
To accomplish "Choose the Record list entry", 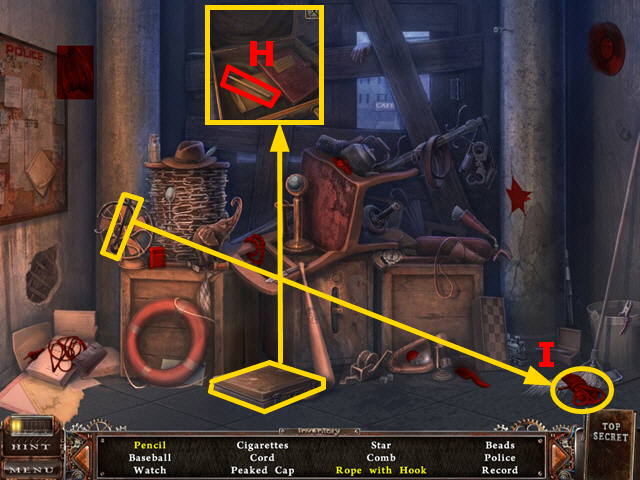I will (499, 470).
